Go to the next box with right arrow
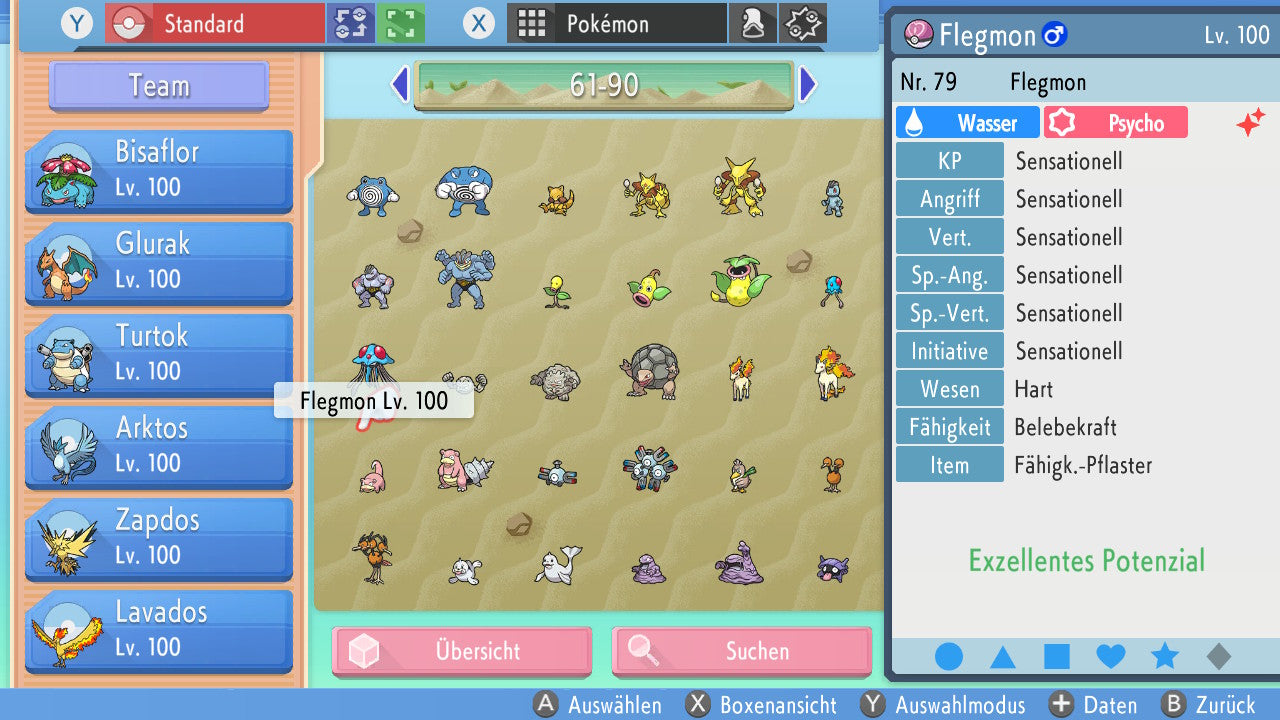Viewport: 1280px width, 720px height. 808,85
